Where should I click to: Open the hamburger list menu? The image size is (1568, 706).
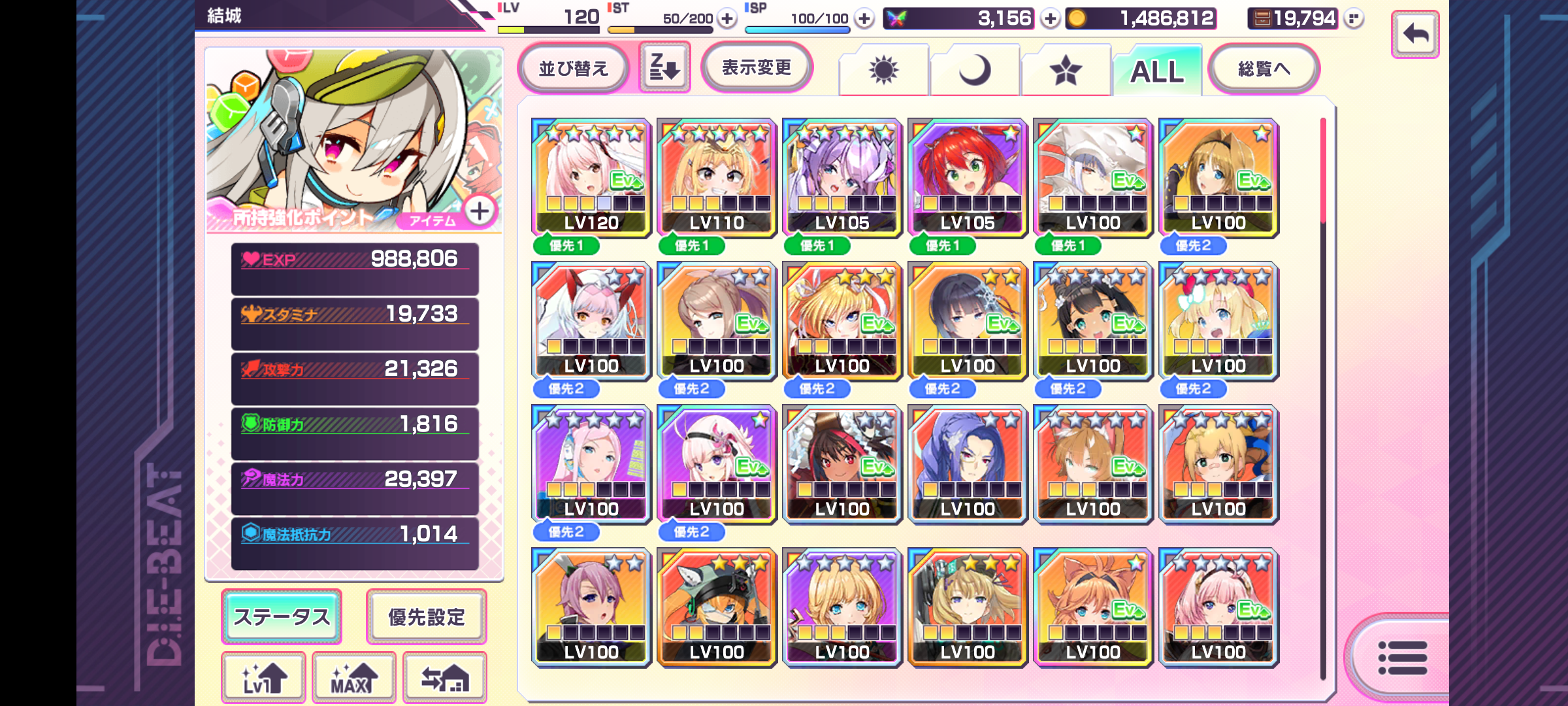click(1402, 657)
